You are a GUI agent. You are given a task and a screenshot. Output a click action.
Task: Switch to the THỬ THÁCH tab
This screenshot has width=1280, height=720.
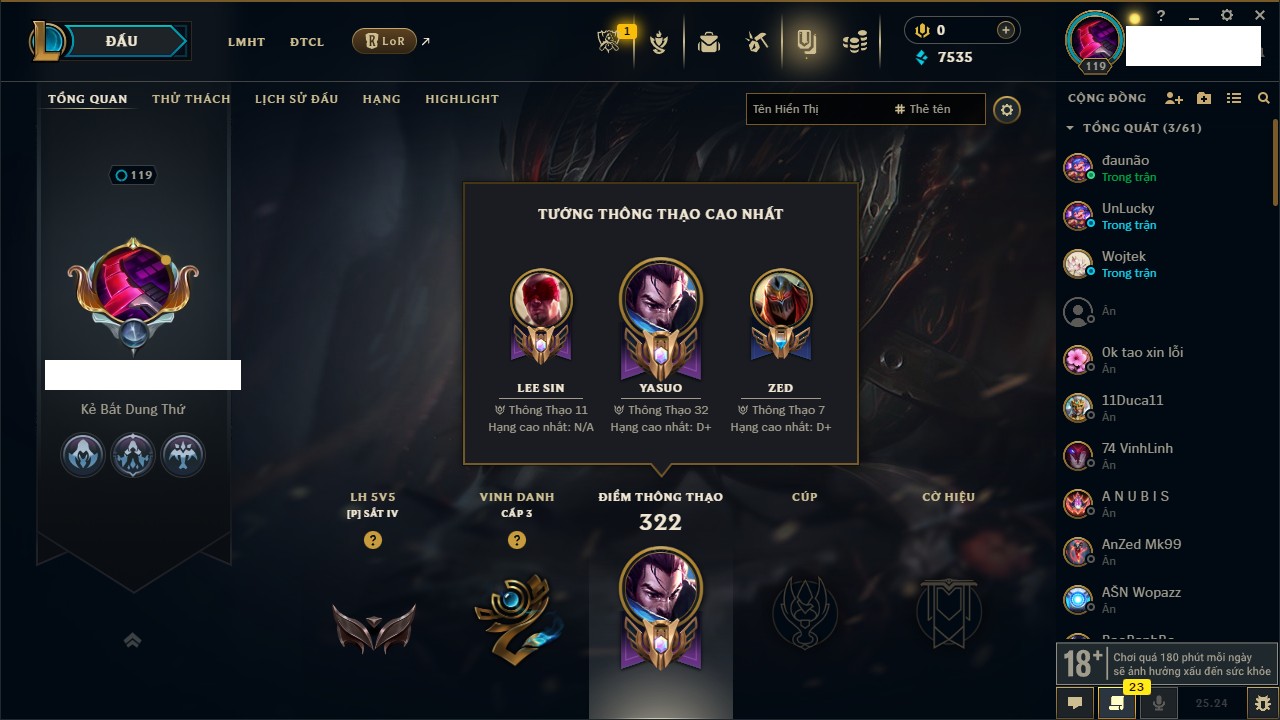pos(191,99)
